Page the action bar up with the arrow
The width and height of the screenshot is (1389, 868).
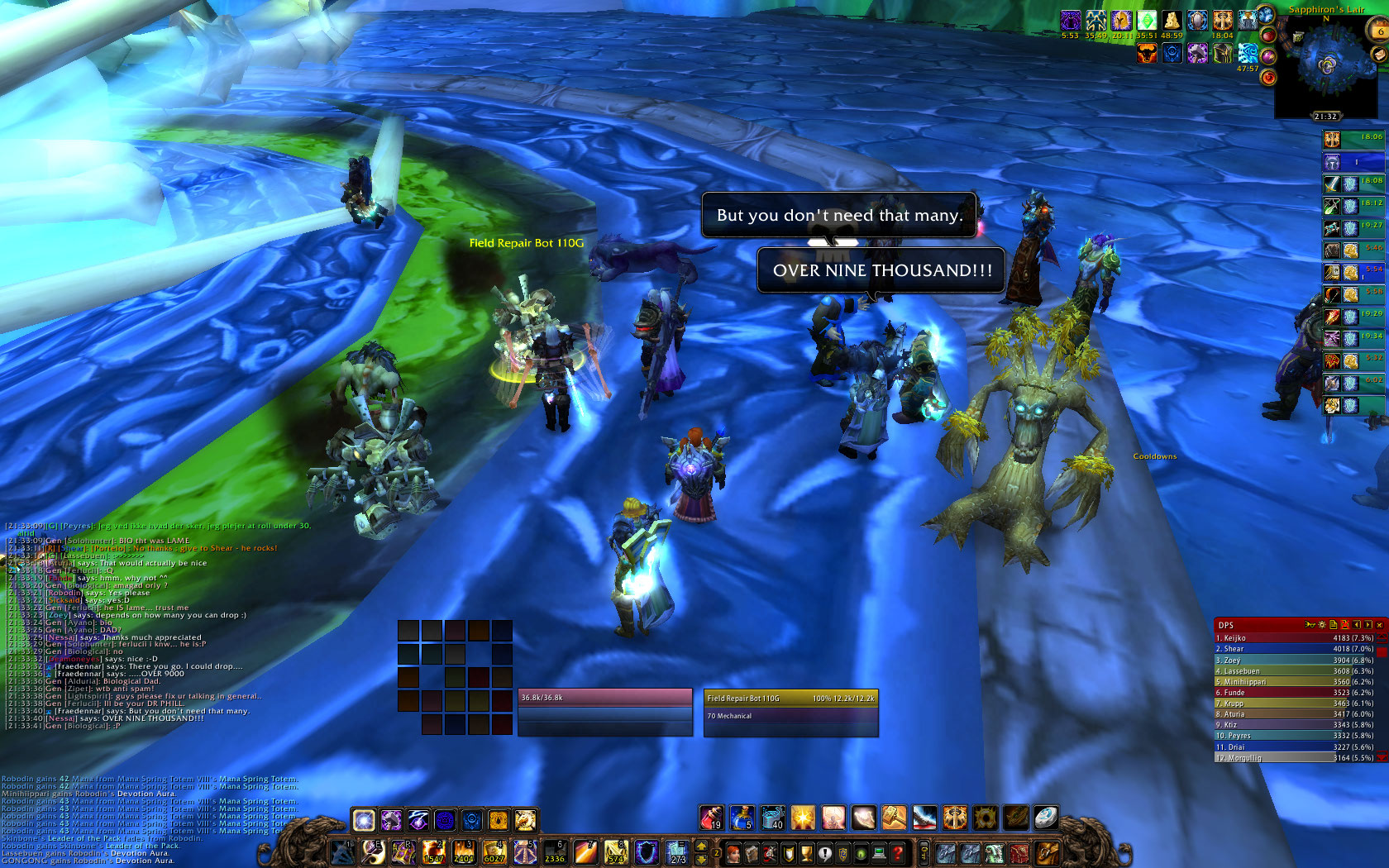pos(702,845)
